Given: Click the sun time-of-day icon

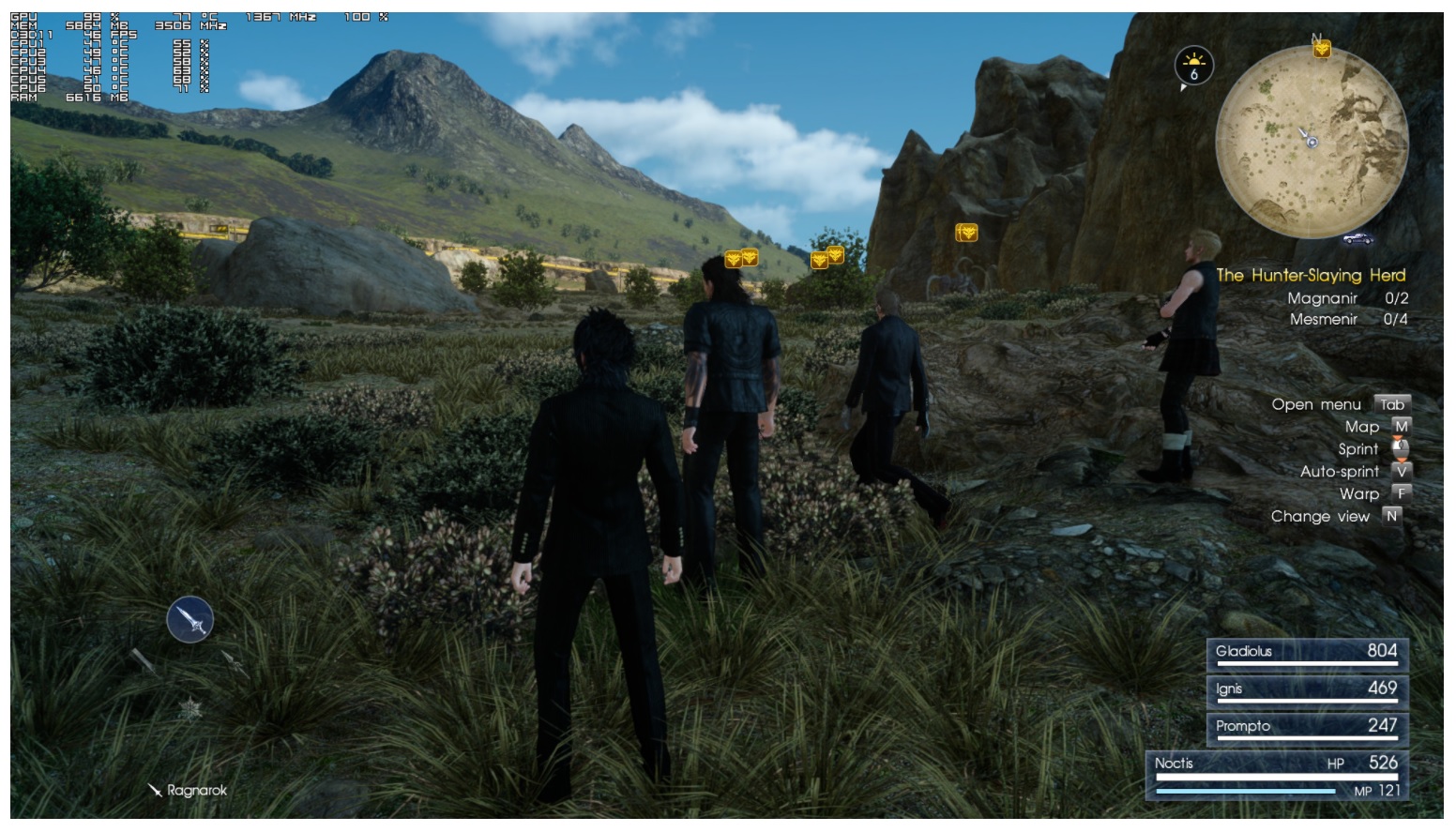Looking at the screenshot, I should (x=1193, y=66).
